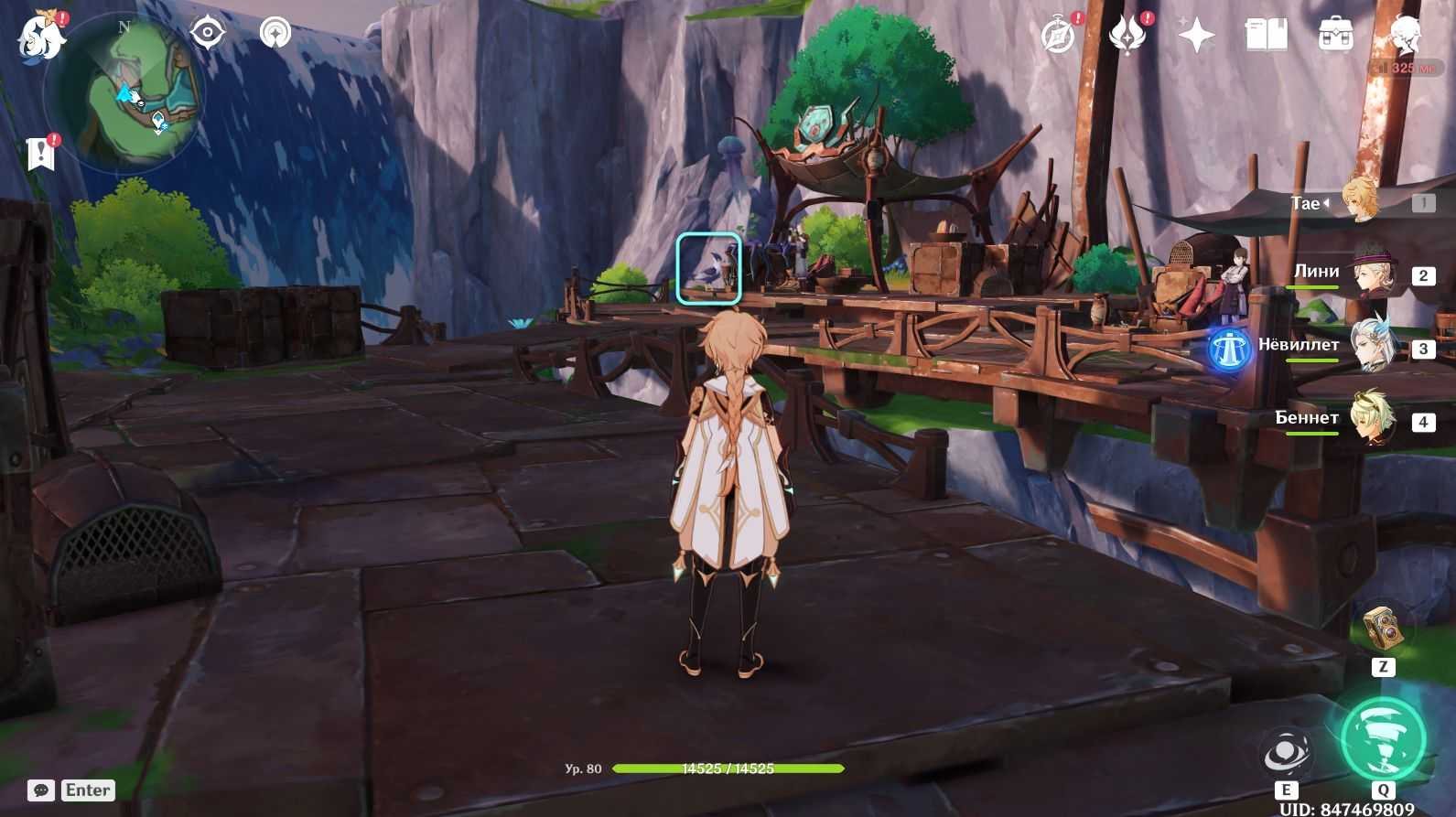Open the quest log banner icon
The width and height of the screenshot is (1456, 817).
coord(40,154)
